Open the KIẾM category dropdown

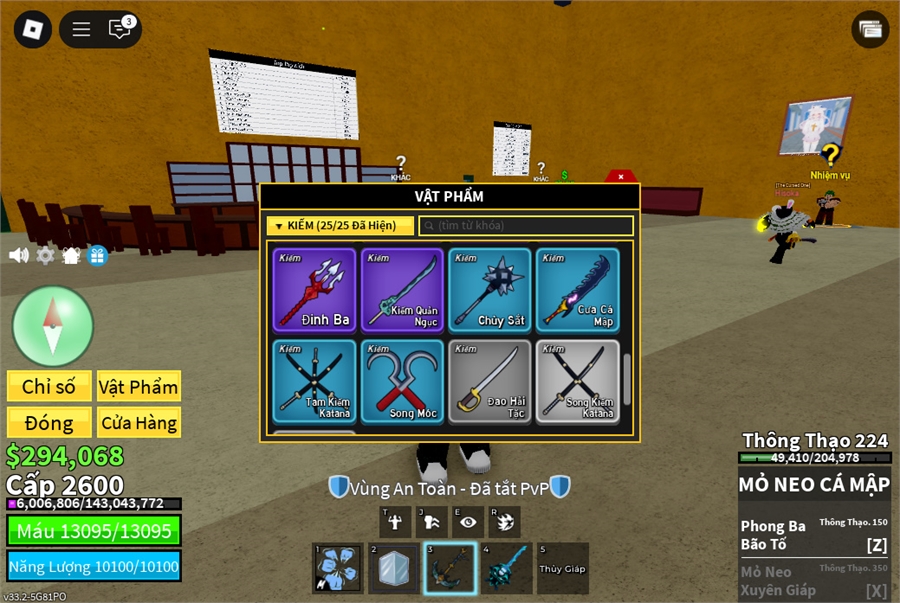340,226
